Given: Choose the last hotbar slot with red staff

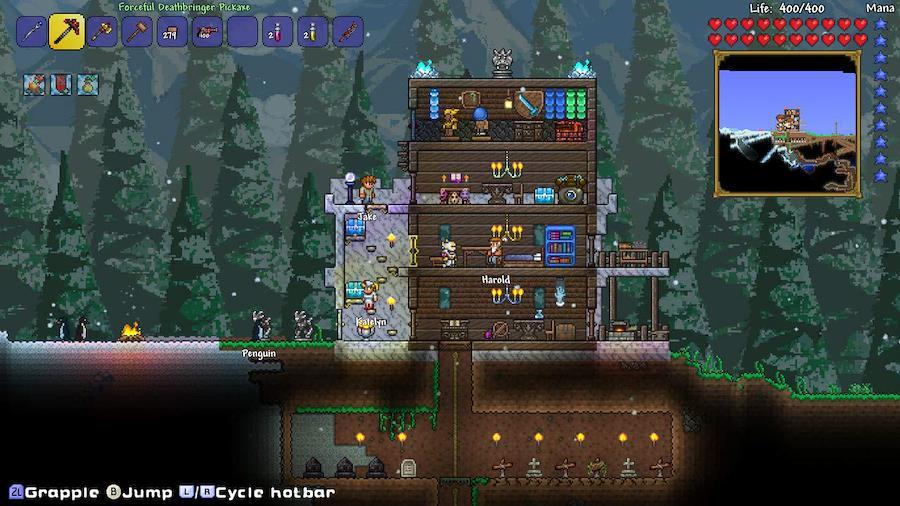Looking at the screenshot, I should 347,32.
